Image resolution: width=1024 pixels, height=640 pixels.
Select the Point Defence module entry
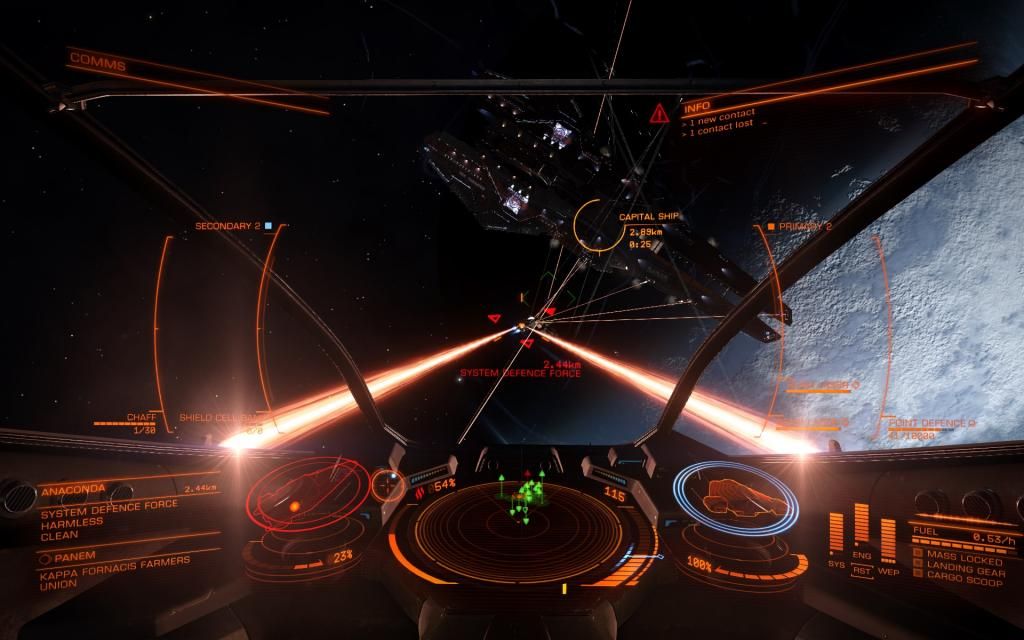point(930,423)
